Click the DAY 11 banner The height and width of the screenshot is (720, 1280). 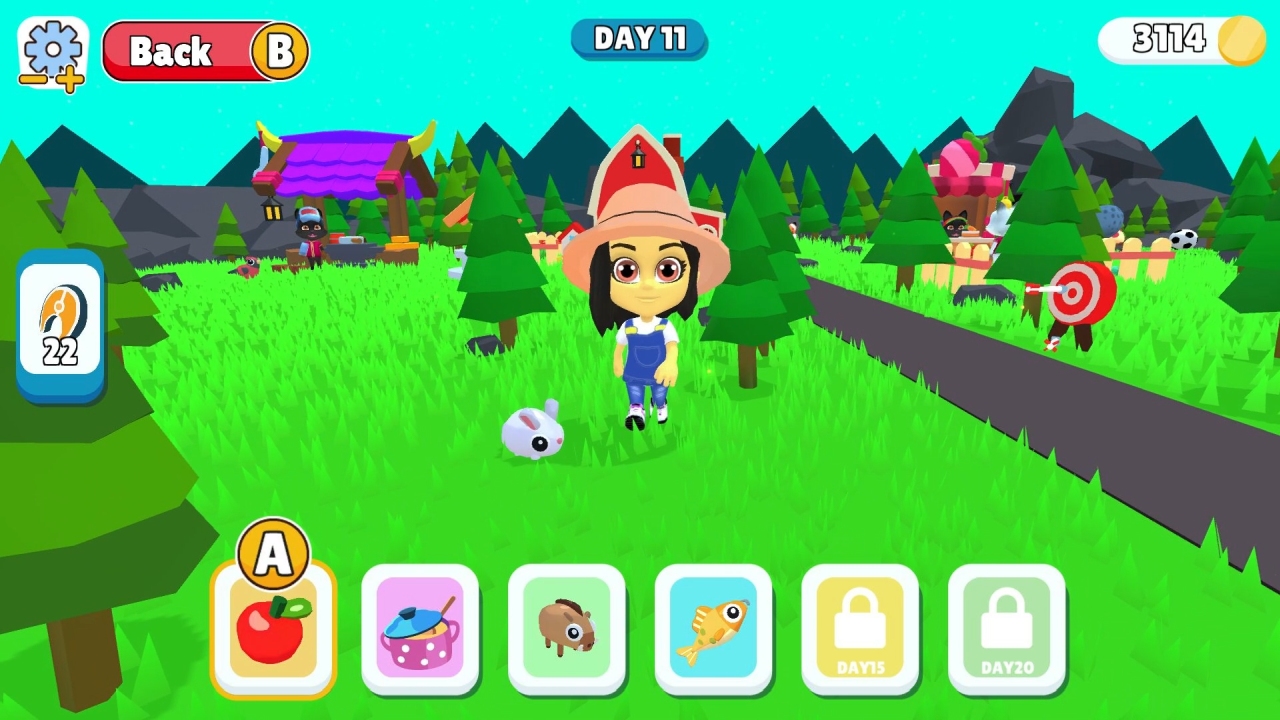tap(639, 39)
